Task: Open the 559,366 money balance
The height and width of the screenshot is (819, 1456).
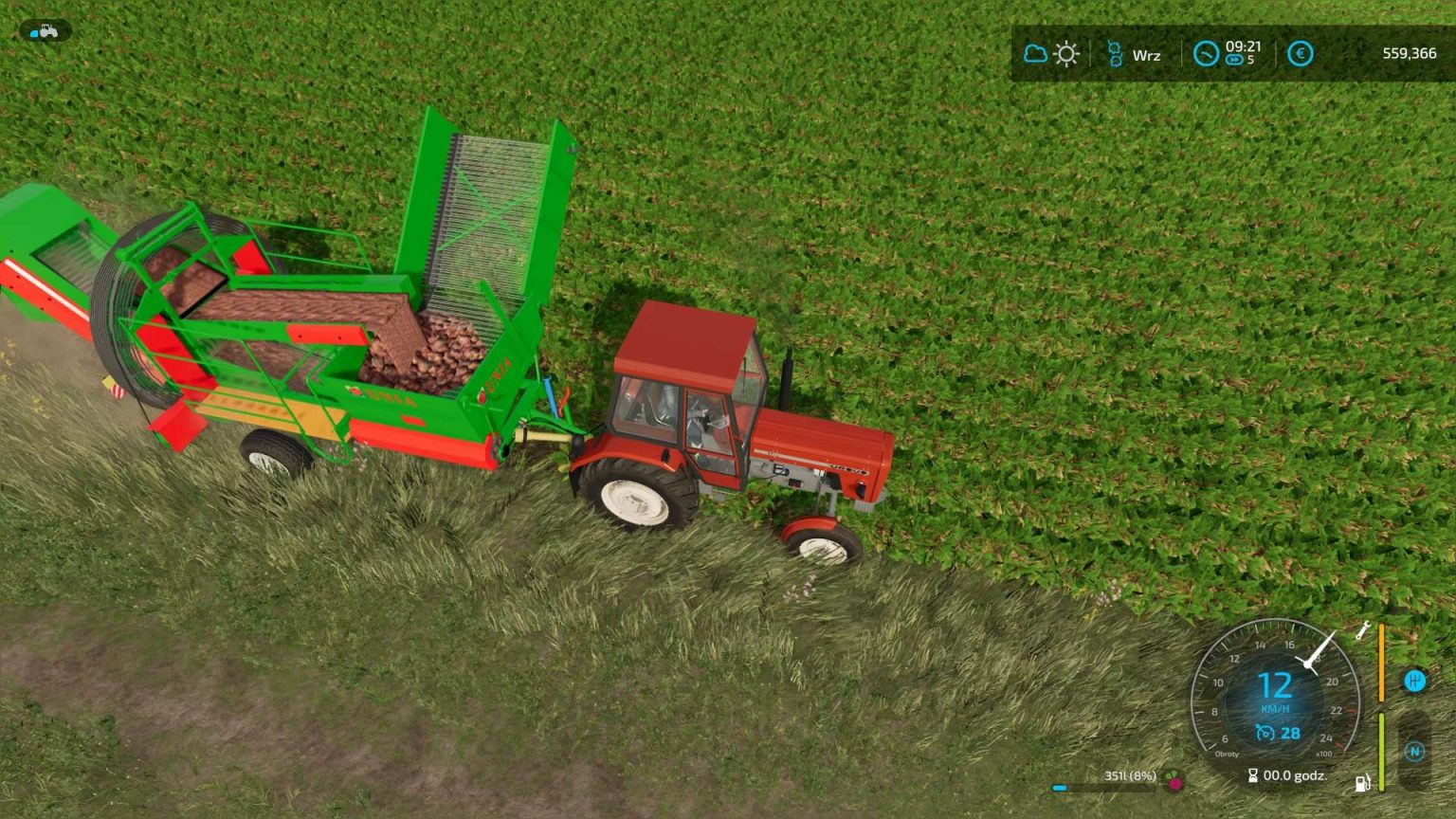Action: 1410,53
